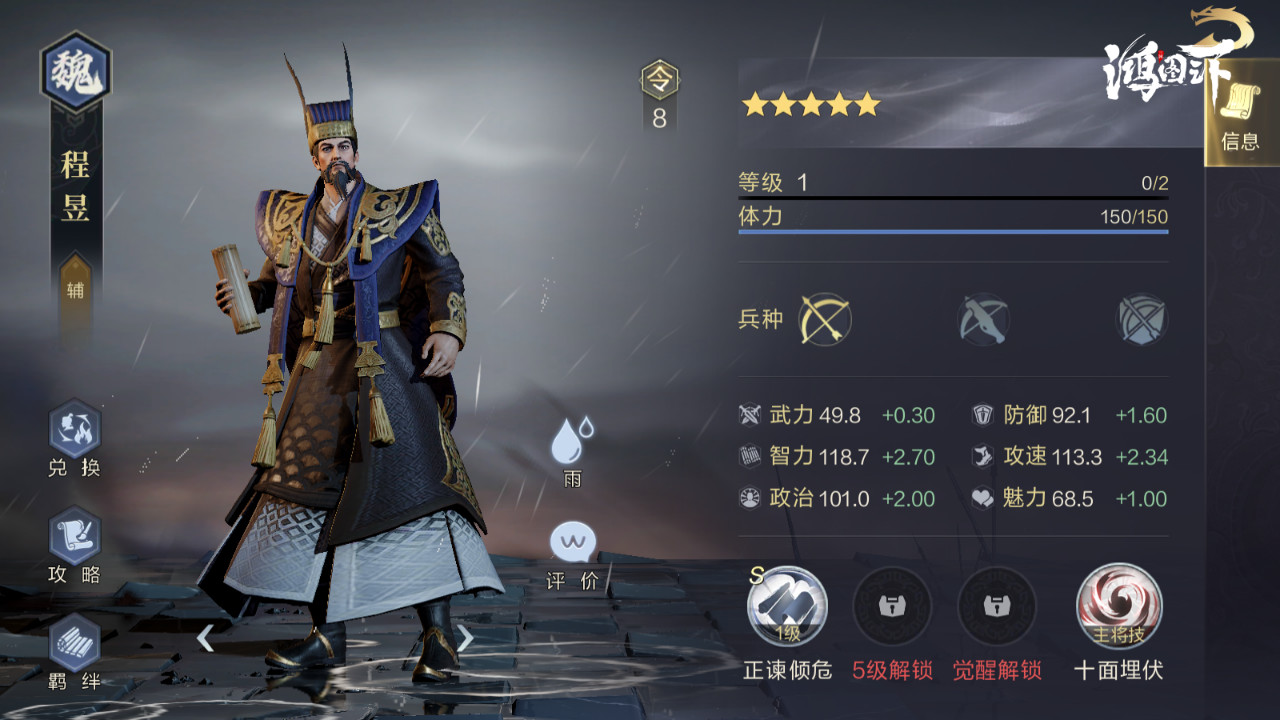This screenshot has height=720, width=1280.
Task: Open the 兑换 exchange menu
Action: (75, 430)
